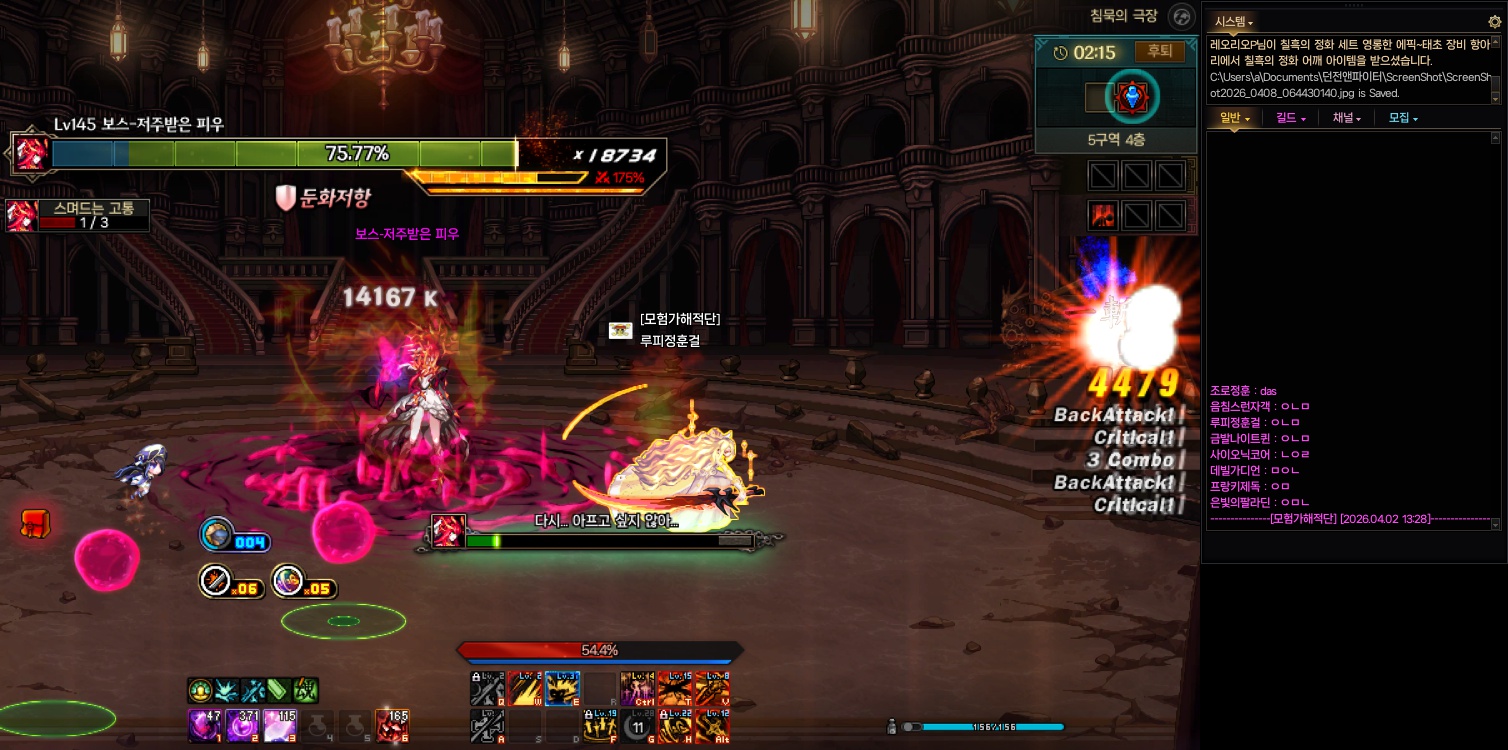The image size is (1508, 750).
Task: Activate the Alt key skill icon
Action: point(712,726)
